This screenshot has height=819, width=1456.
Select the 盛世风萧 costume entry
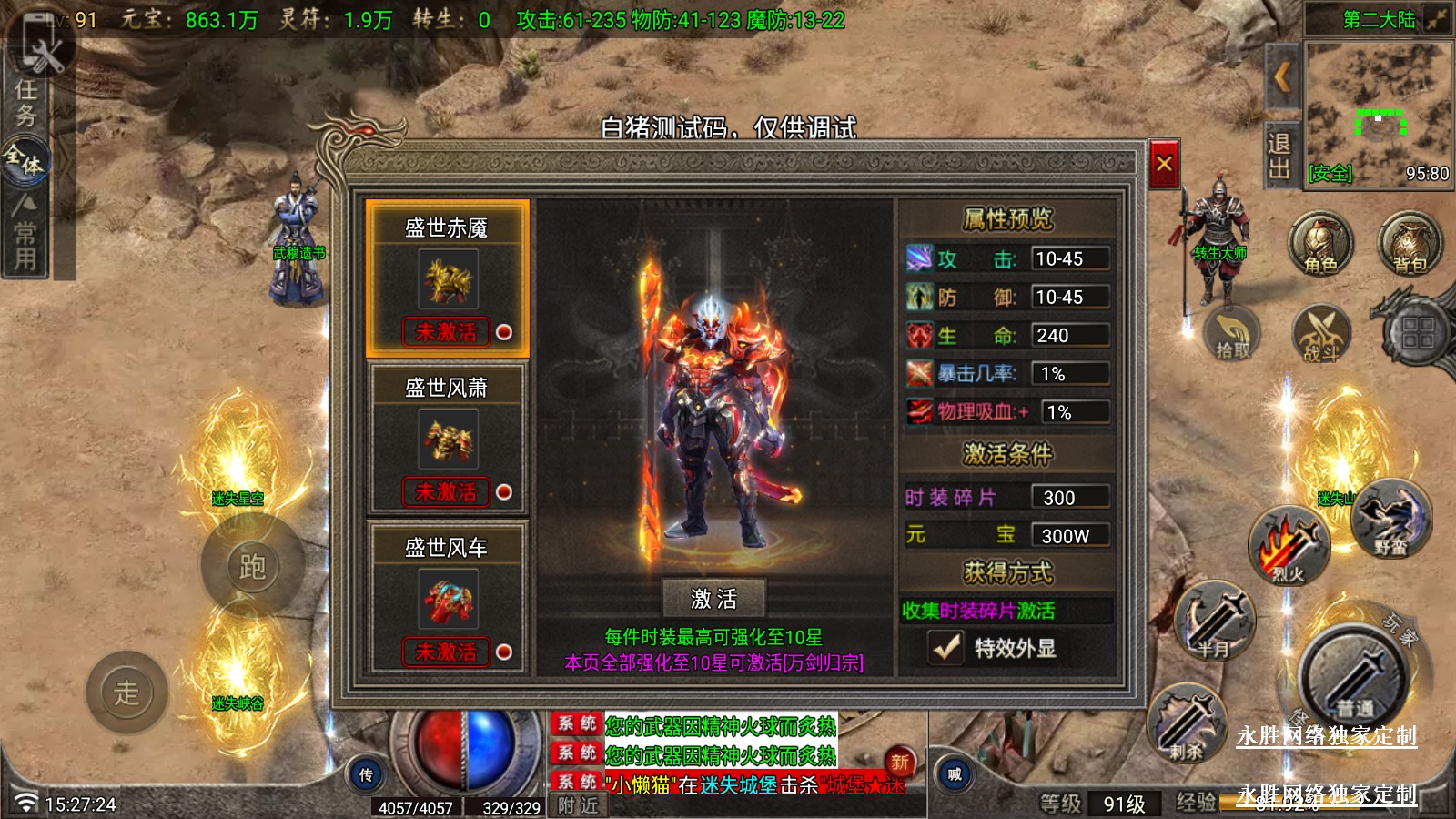(x=447, y=439)
